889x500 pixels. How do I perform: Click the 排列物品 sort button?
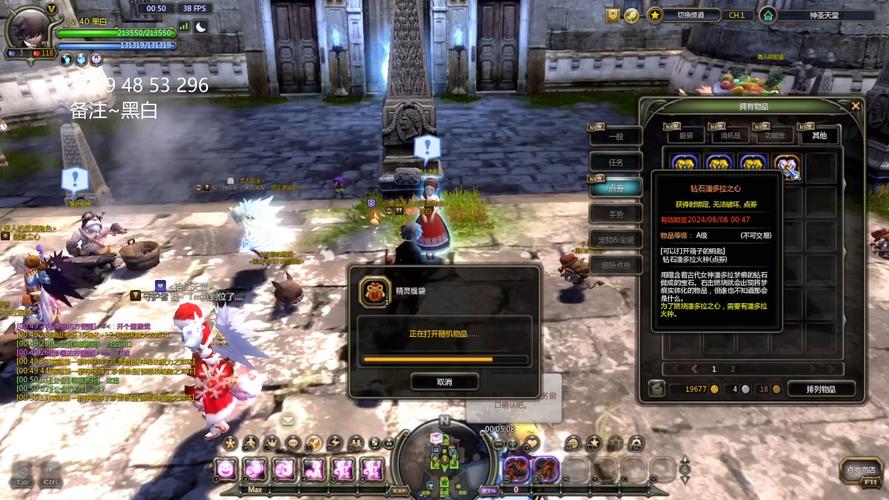820,389
